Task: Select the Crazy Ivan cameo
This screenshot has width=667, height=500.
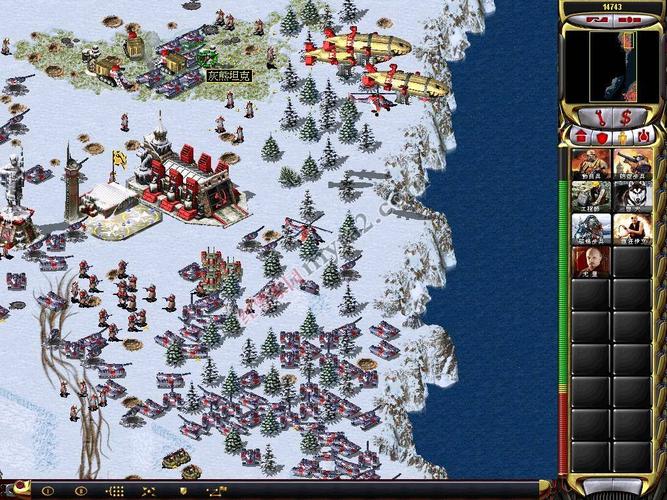Action: (631, 229)
